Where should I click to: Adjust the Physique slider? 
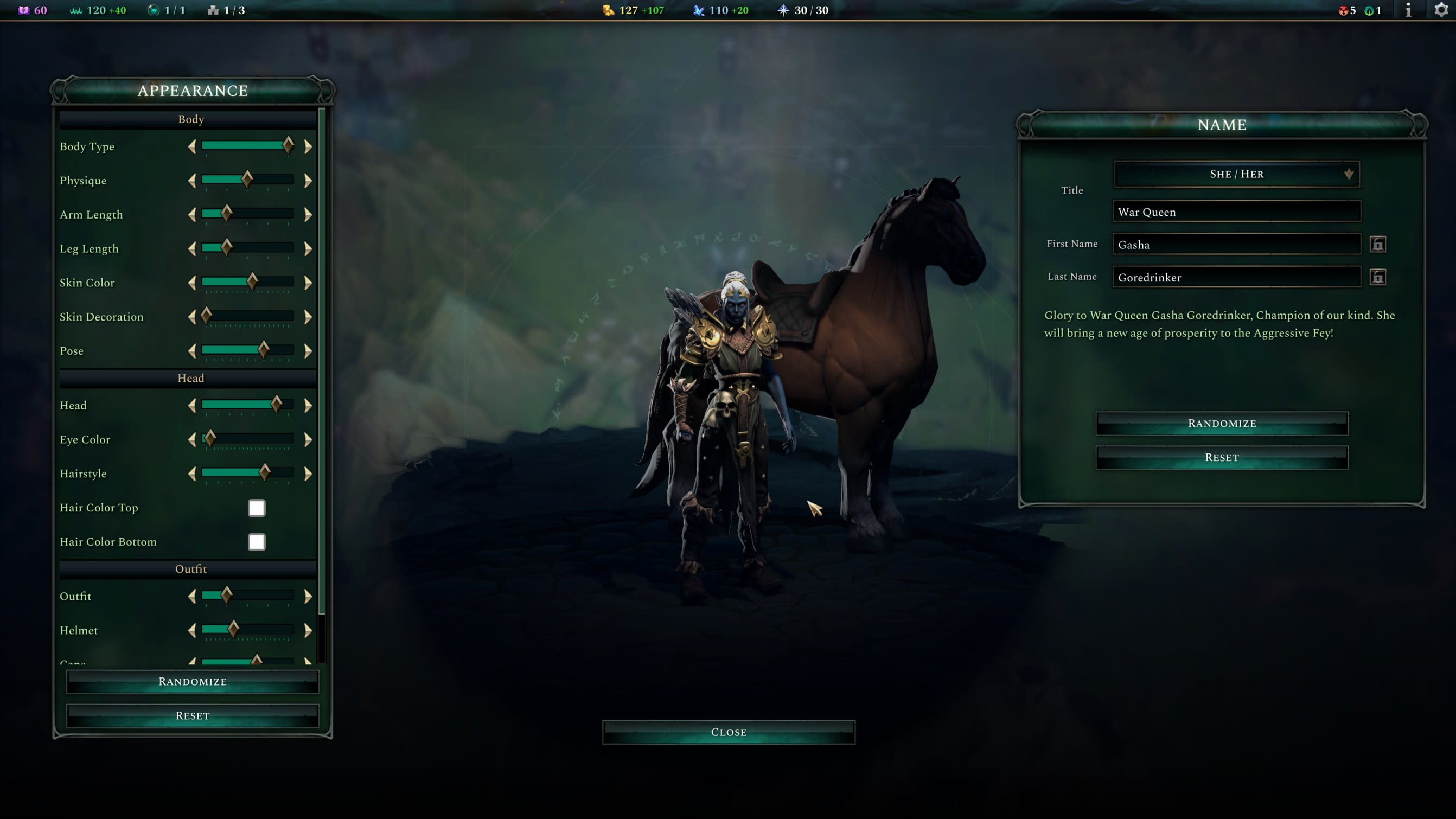247,180
